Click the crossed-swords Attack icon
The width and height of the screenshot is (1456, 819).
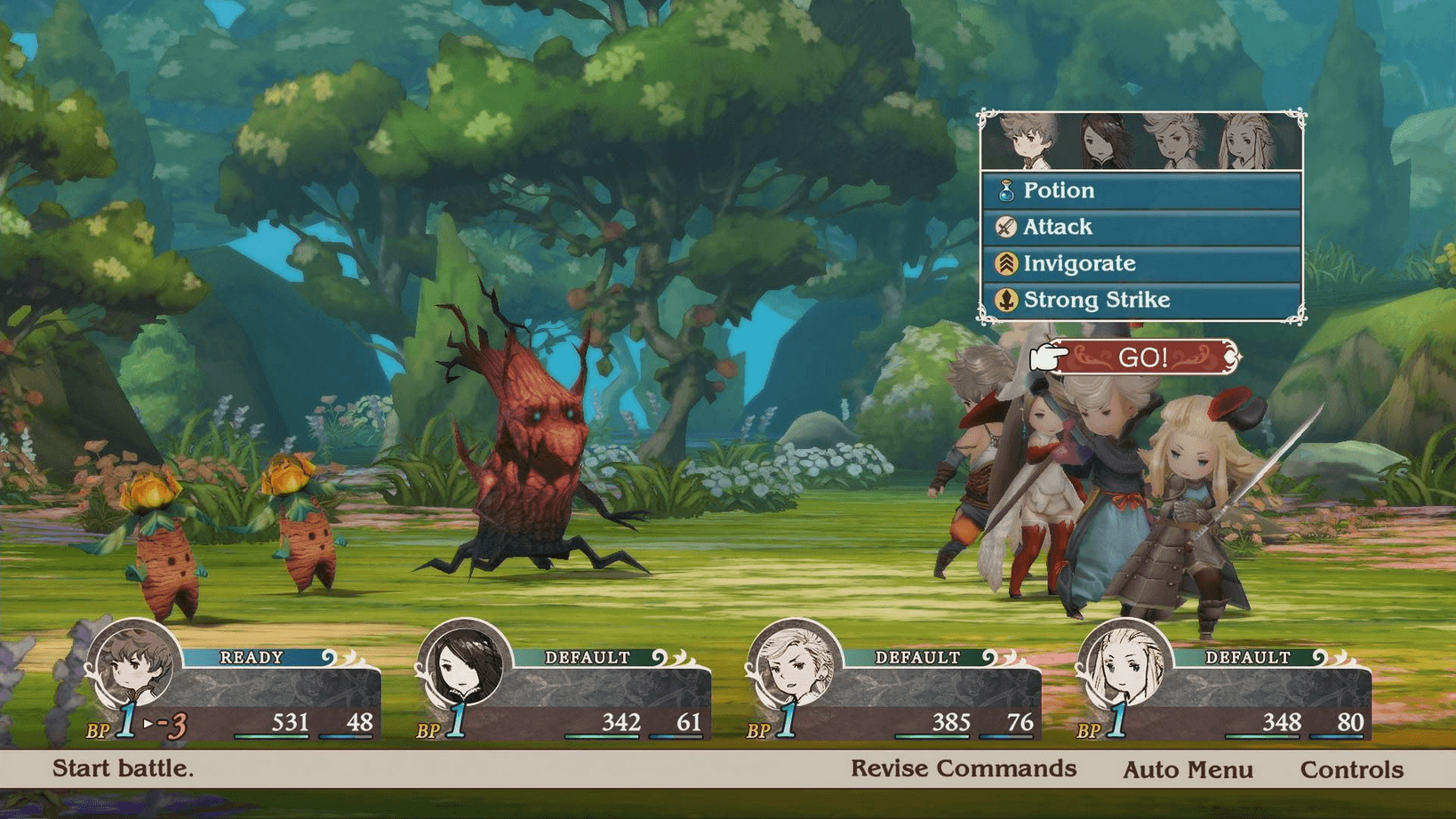pyautogui.click(x=1005, y=227)
